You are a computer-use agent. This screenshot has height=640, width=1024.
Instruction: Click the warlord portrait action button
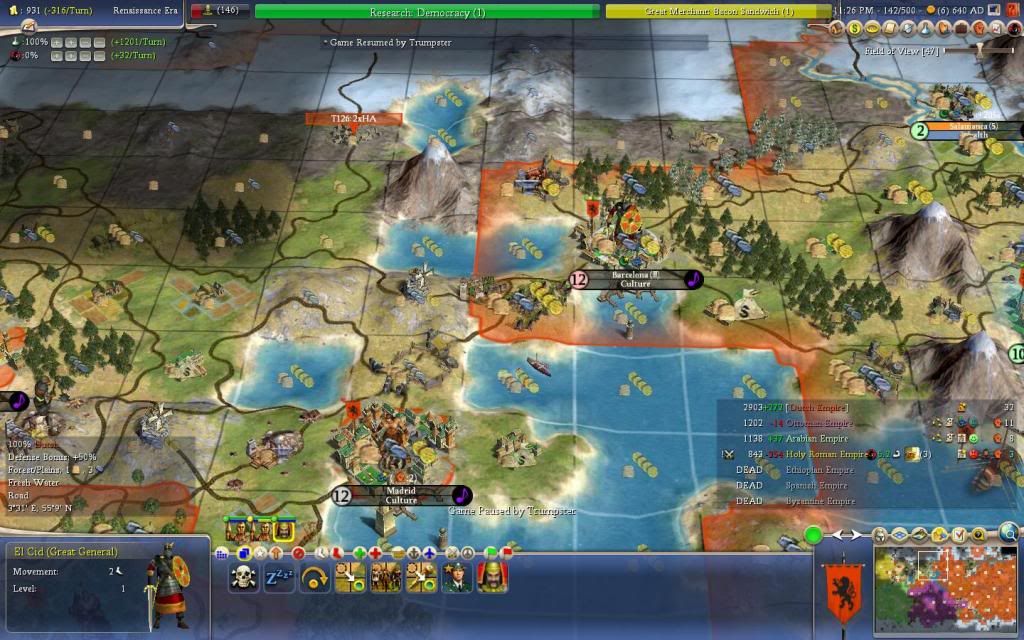[491, 578]
